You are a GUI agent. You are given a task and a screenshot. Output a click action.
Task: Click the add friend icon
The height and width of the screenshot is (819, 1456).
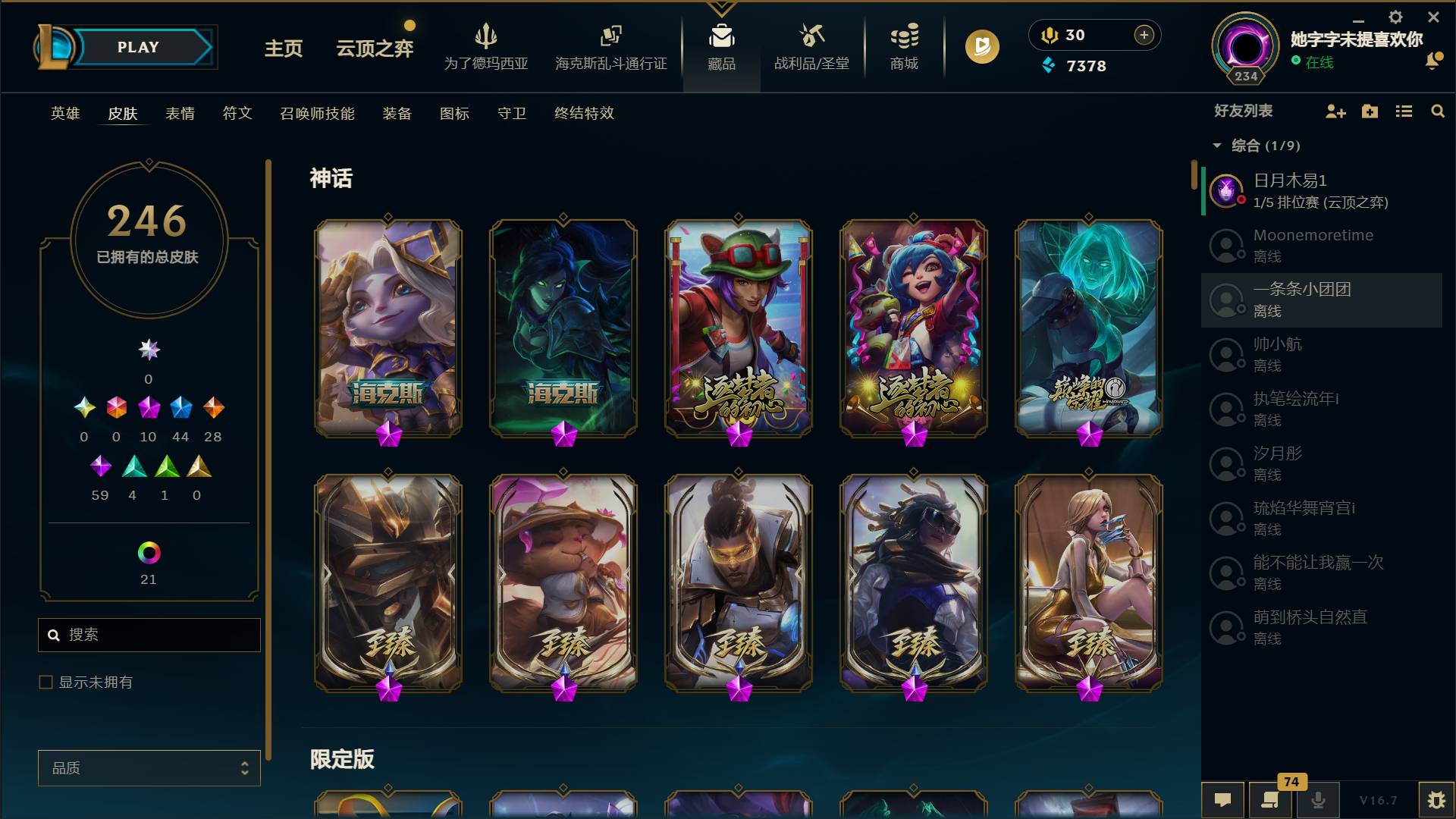pyautogui.click(x=1335, y=111)
